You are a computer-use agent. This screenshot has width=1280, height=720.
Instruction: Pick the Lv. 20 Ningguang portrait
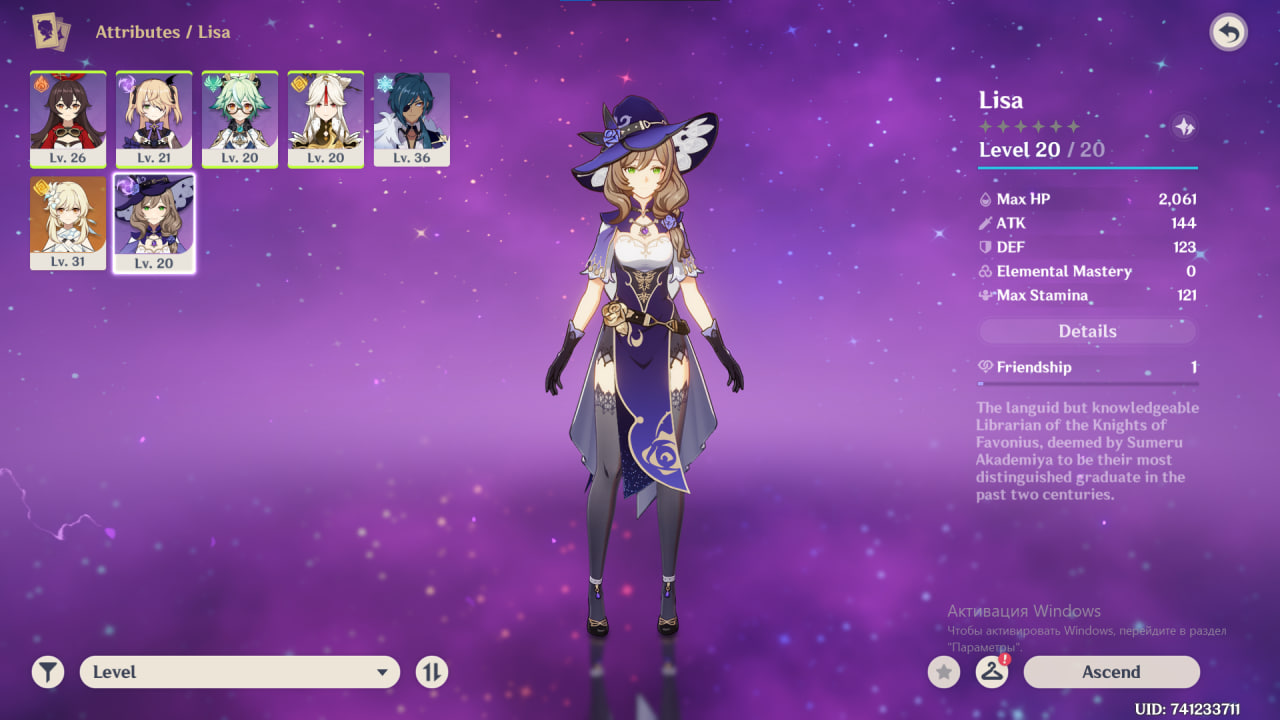(326, 119)
